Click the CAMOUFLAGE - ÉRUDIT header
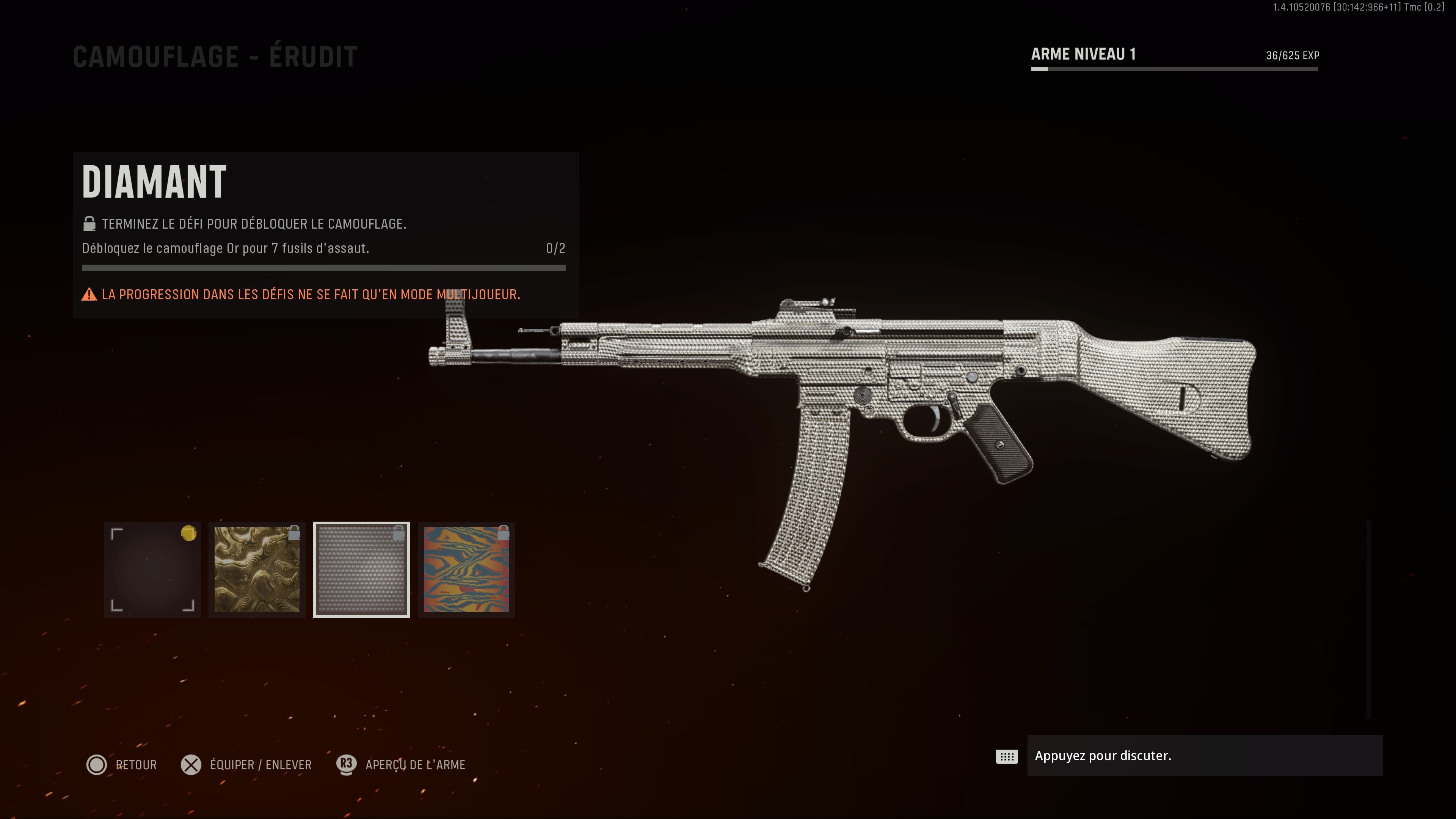Image resolution: width=1456 pixels, height=819 pixels. click(215, 55)
